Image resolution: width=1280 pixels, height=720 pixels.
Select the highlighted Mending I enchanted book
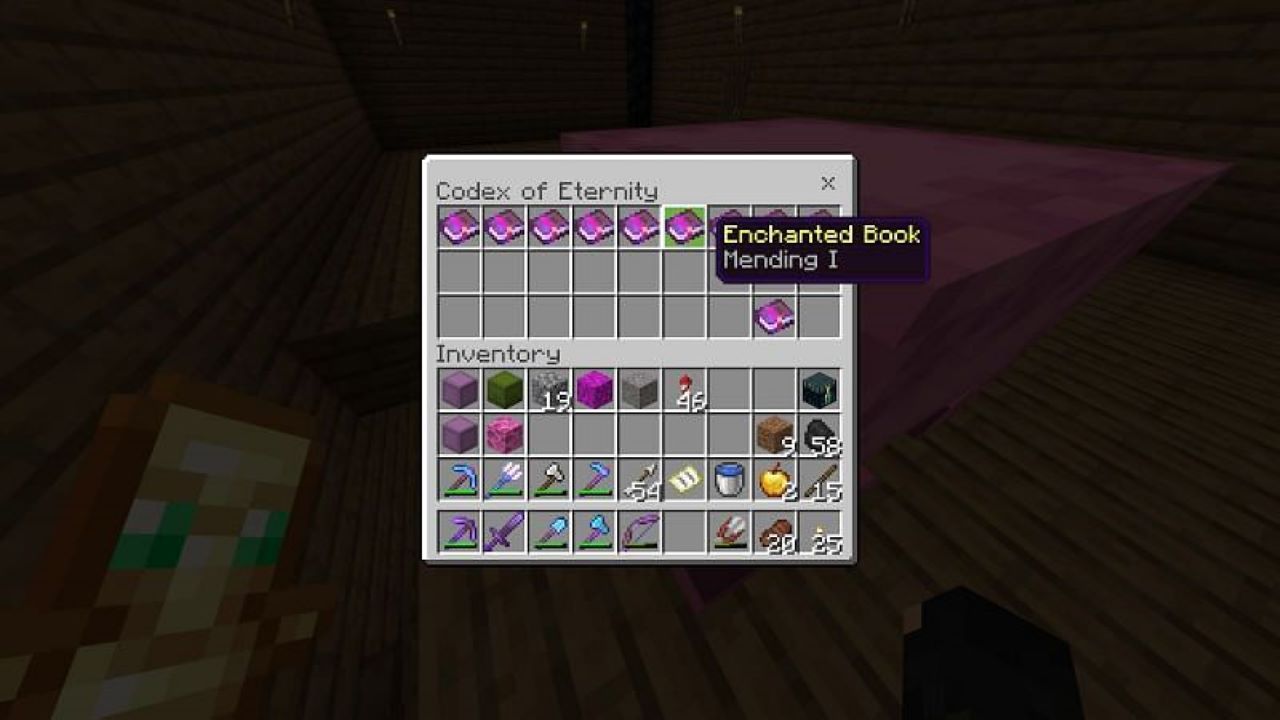[682, 226]
